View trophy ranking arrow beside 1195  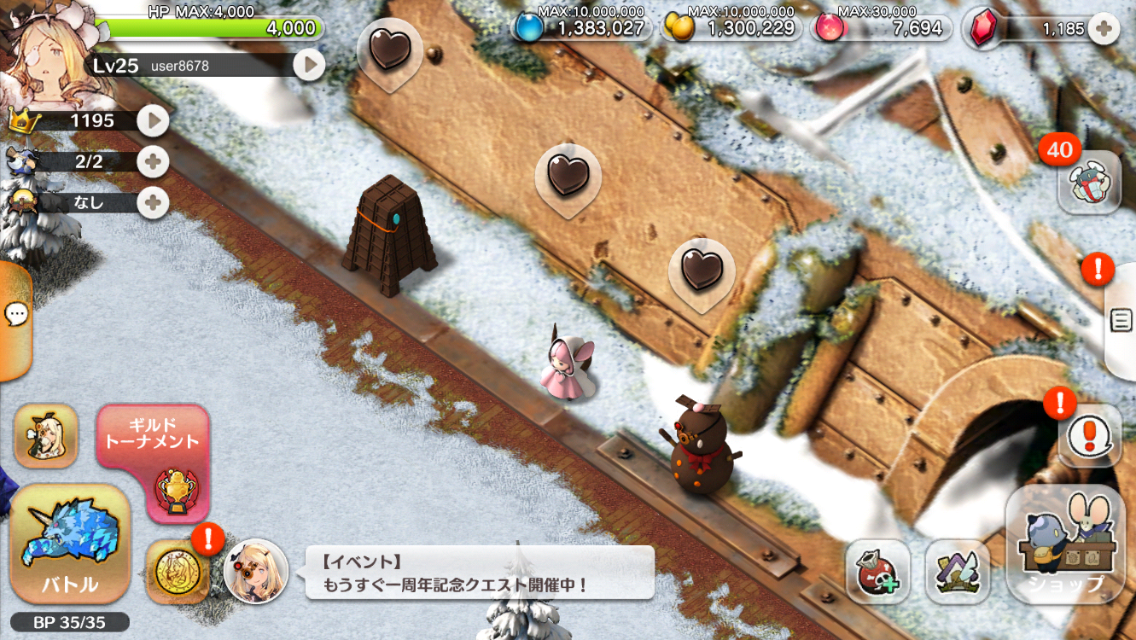152,121
